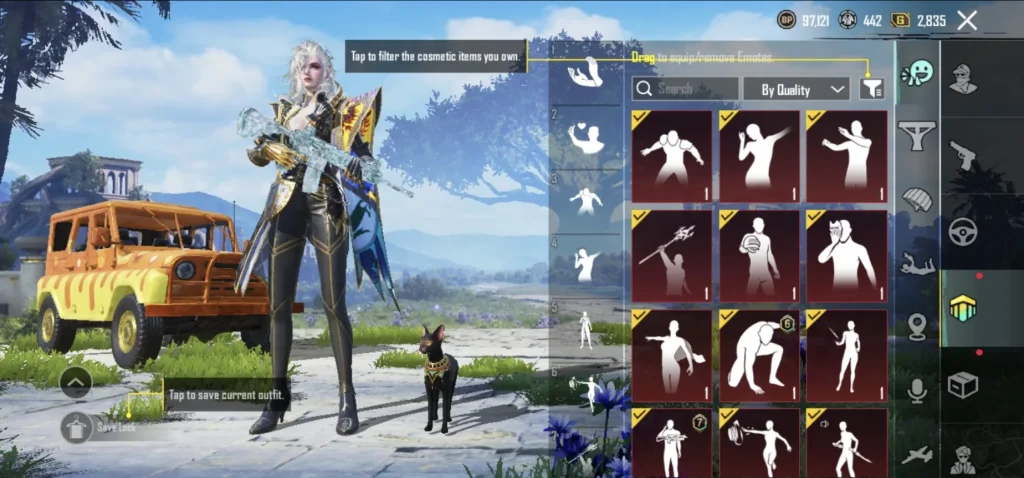Open the microphone voice tab
Image resolution: width=1024 pixels, height=478 pixels.
917,391
